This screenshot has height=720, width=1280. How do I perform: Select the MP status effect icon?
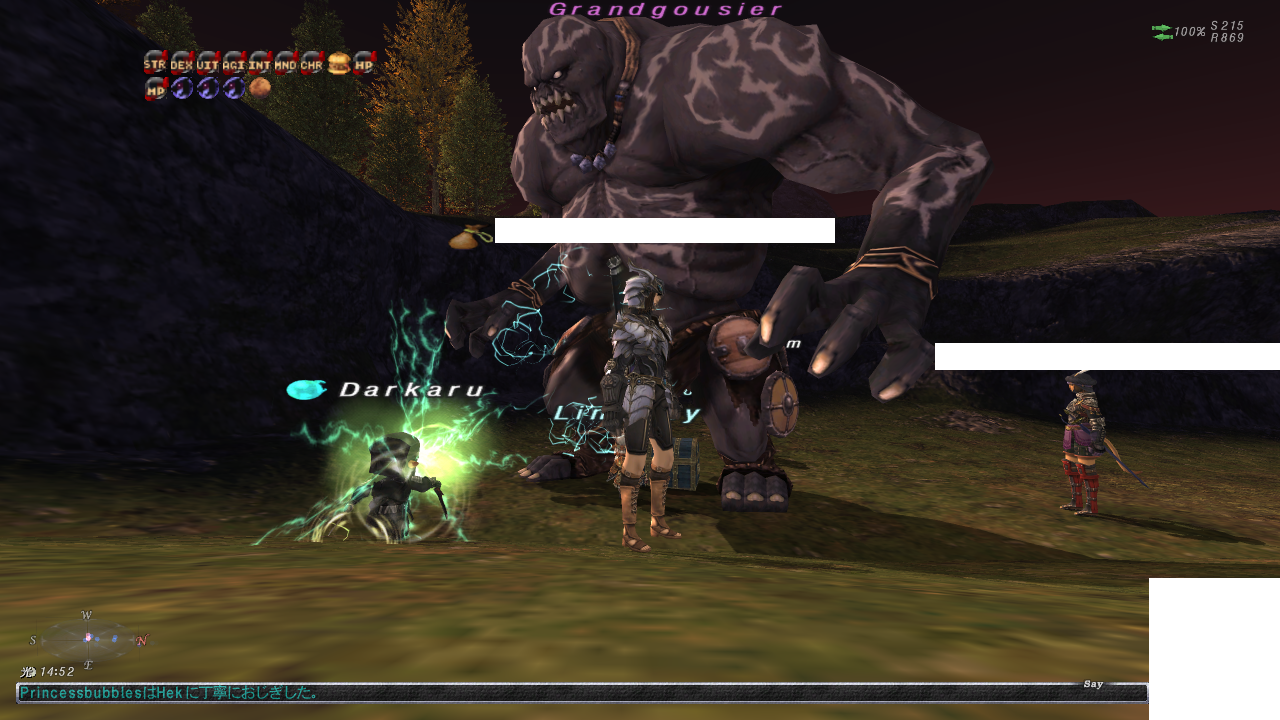(x=155, y=88)
